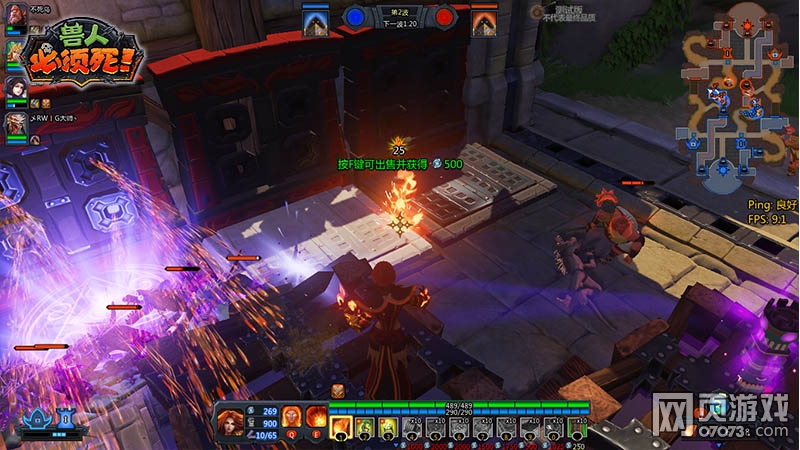Click the active buff icon above the health bar
The image size is (800, 450).
[x=338, y=390]
